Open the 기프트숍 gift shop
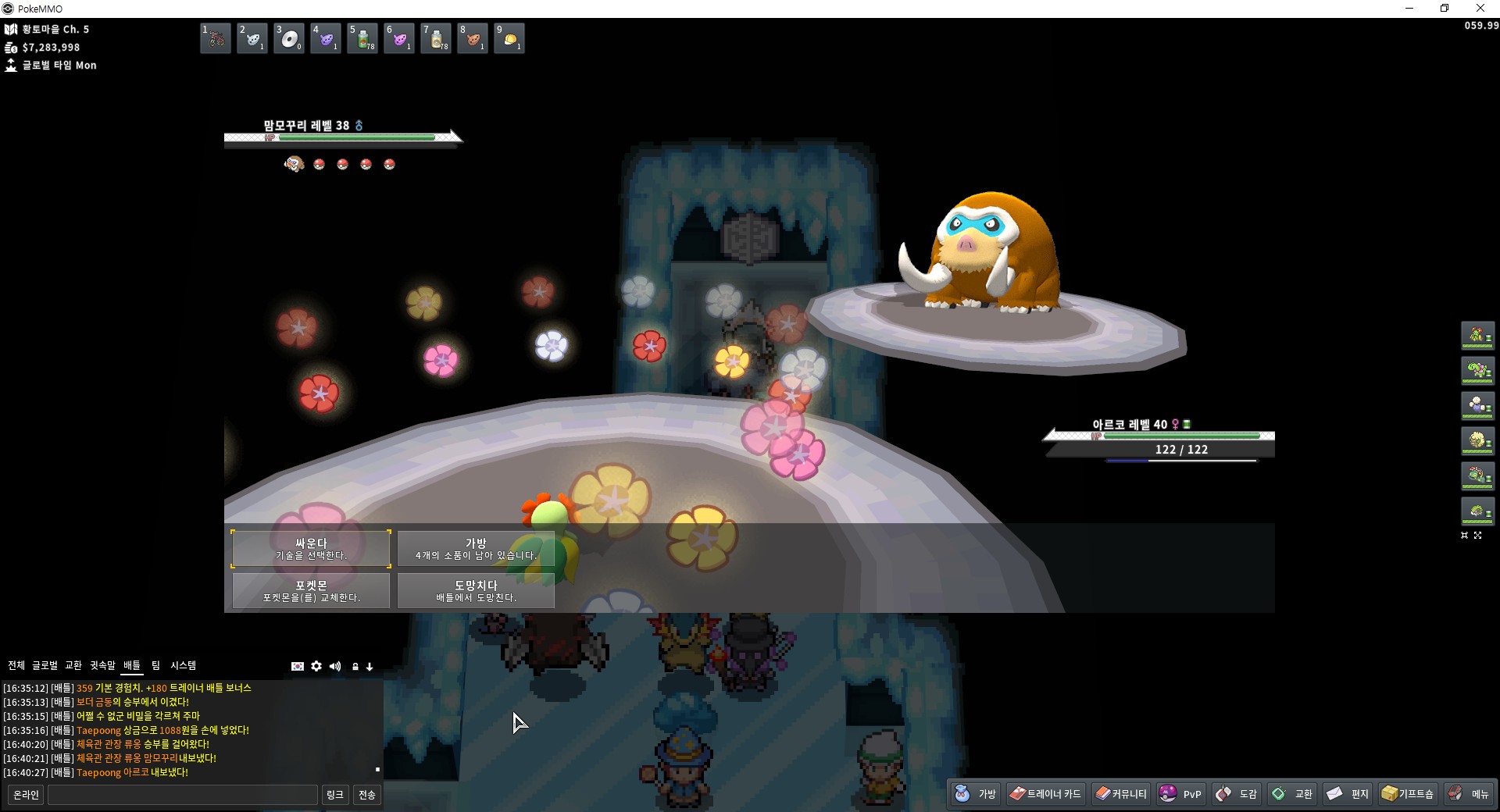This screenshot has height=812, width=1500. tap(1408, 794)
